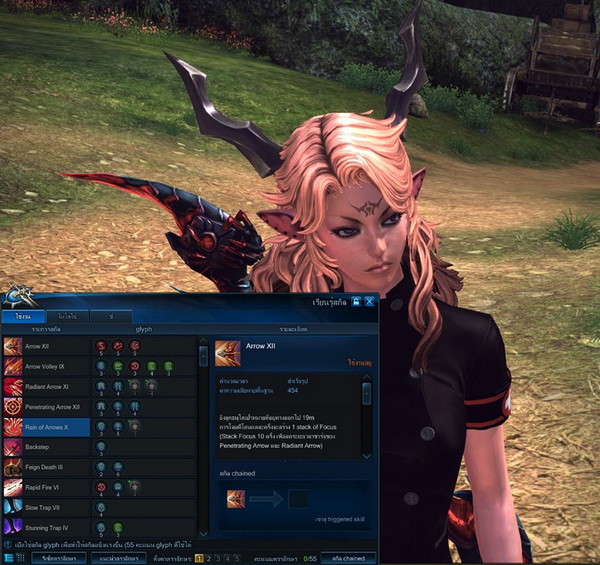Select the Arrow XII skill row
Viewport: 600px width, 565px height.
(x=45, y=346)
